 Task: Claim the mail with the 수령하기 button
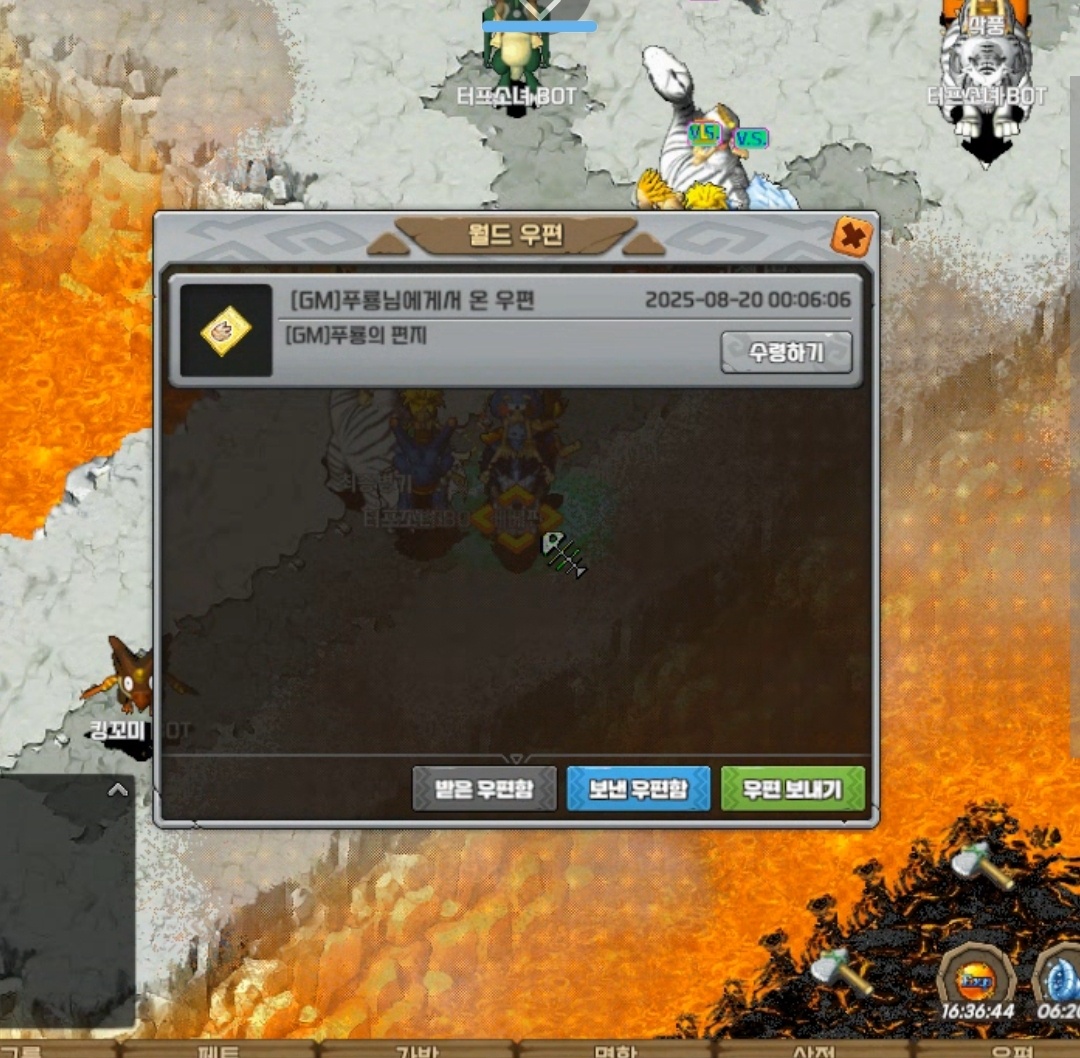[786, 352]
